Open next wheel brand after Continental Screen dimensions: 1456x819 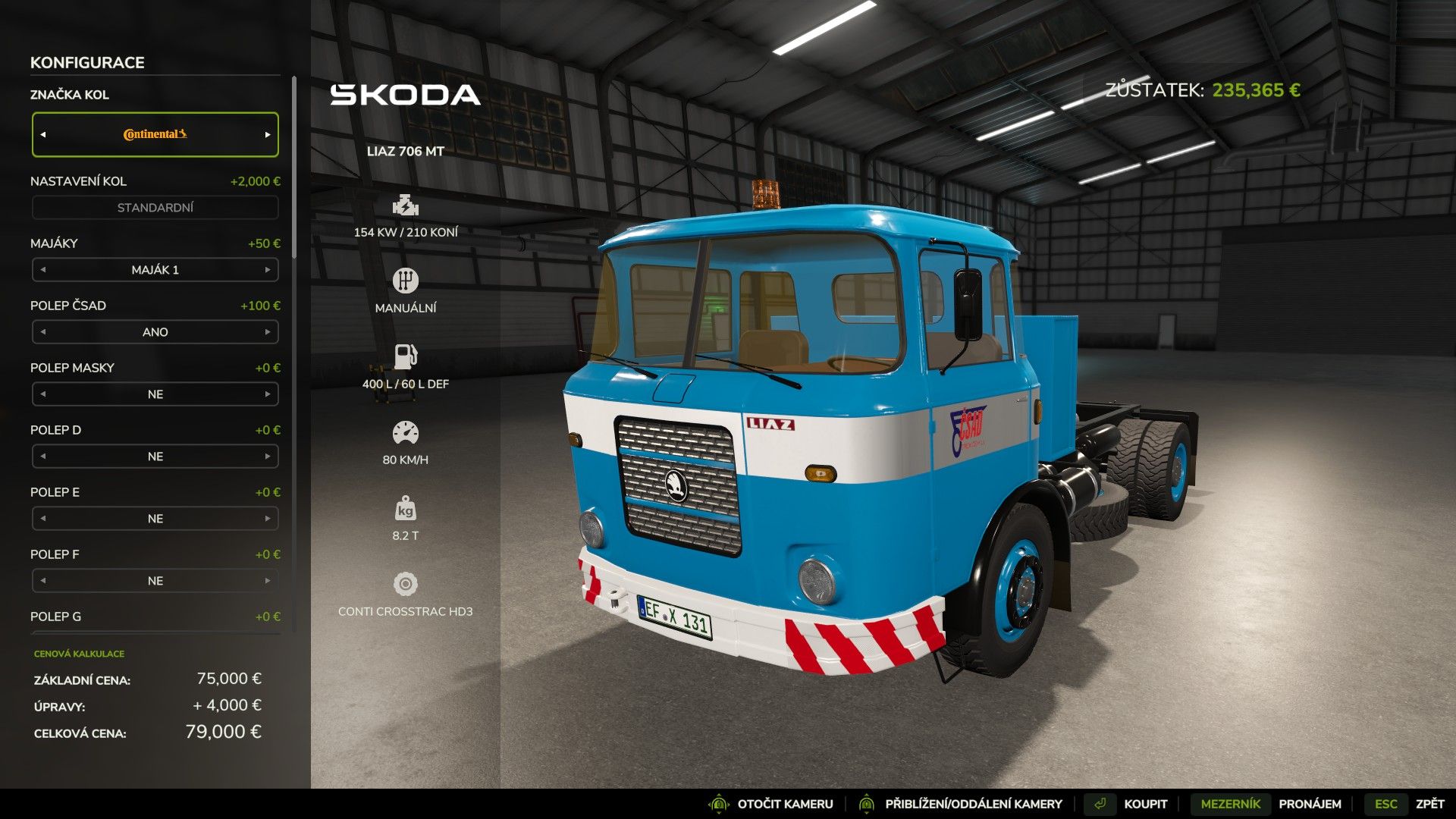point(268,133)
